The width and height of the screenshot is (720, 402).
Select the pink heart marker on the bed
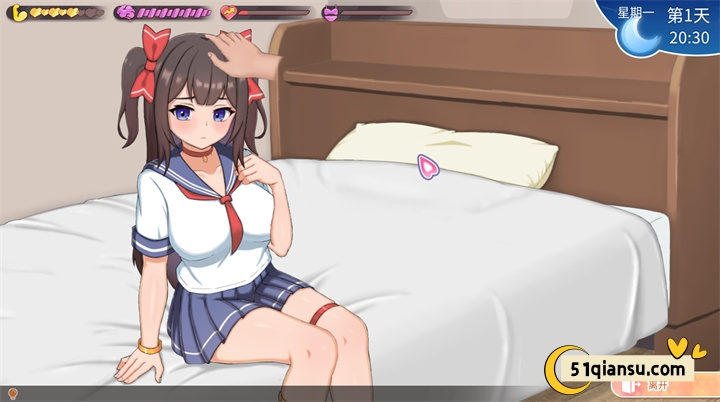429,167
